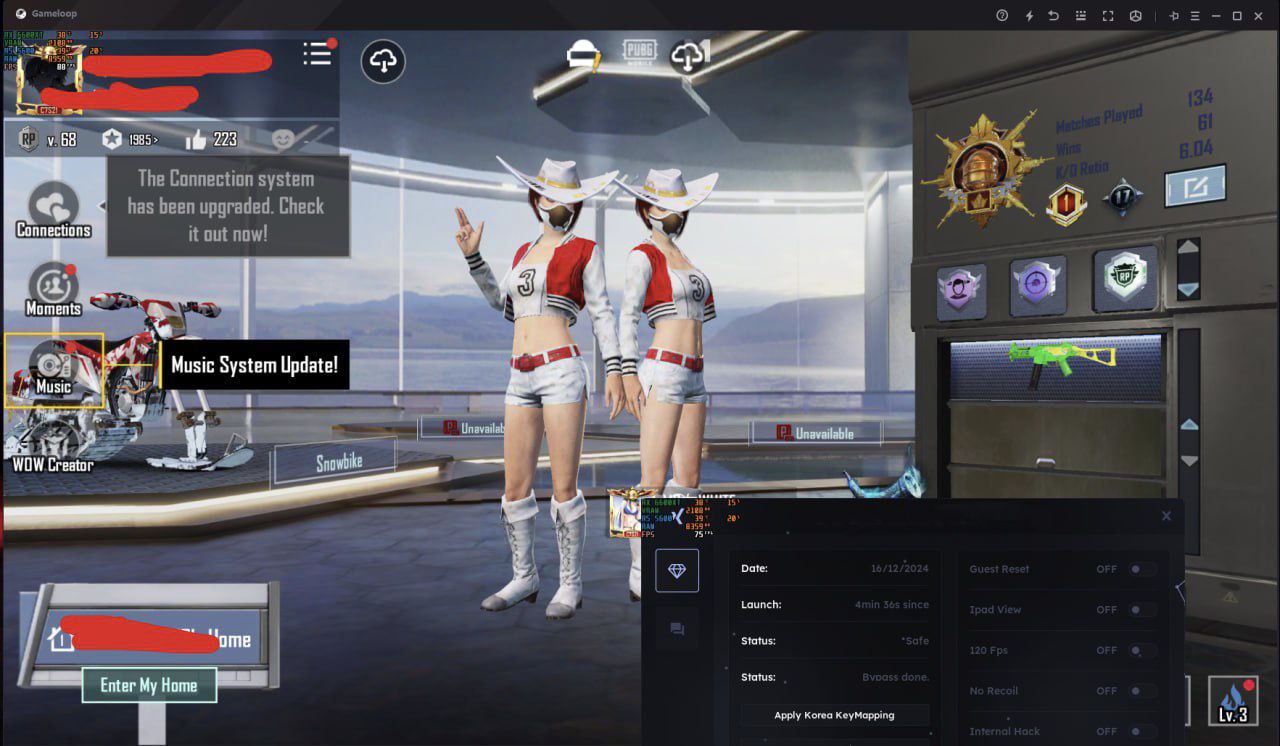Click the Snowbike label
The height and width of the screenshot is (746, 1280).
pyautogui.click(x=338, y=463)
